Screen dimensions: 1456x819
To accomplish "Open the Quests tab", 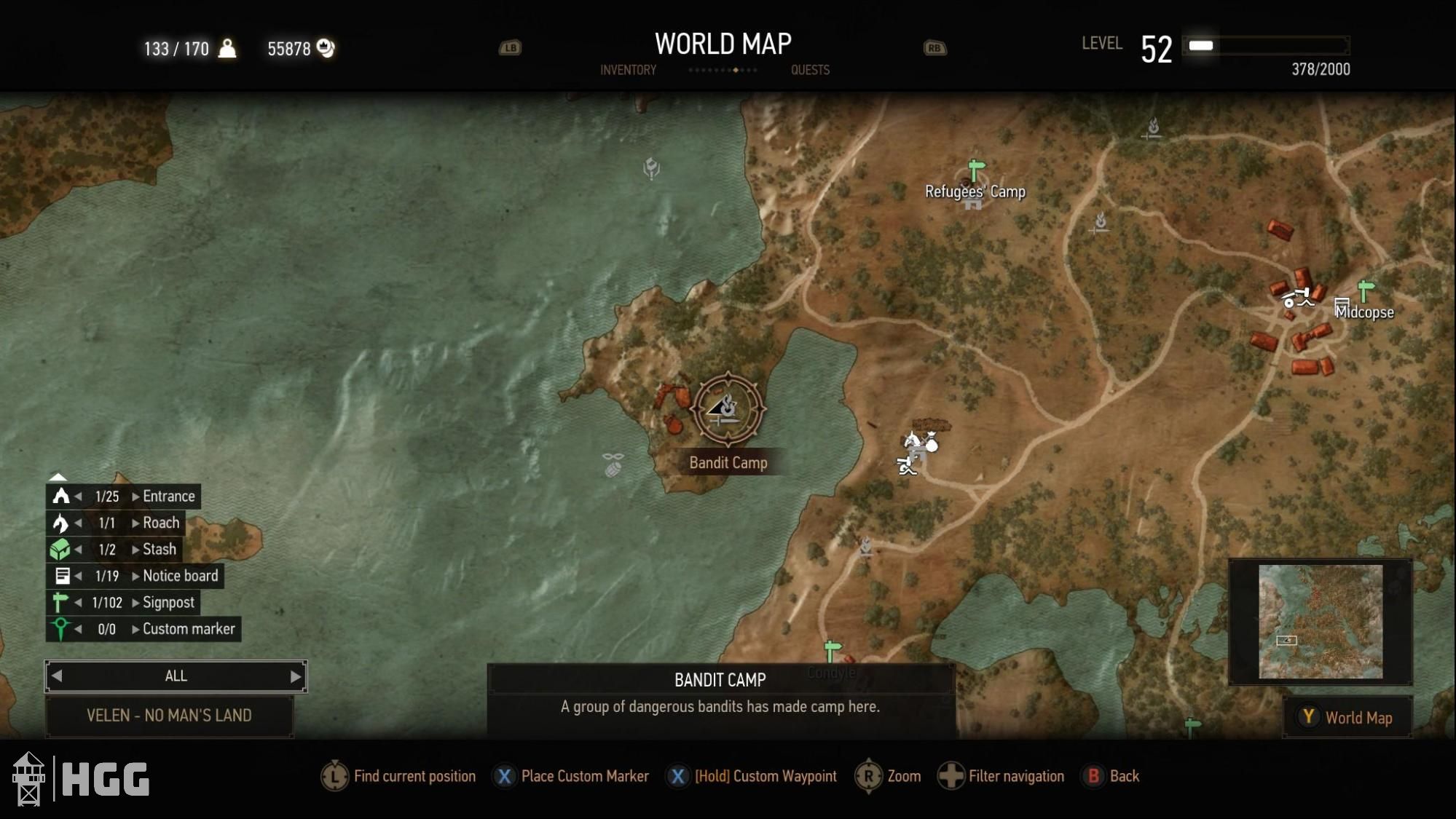I will pos(810,70).
